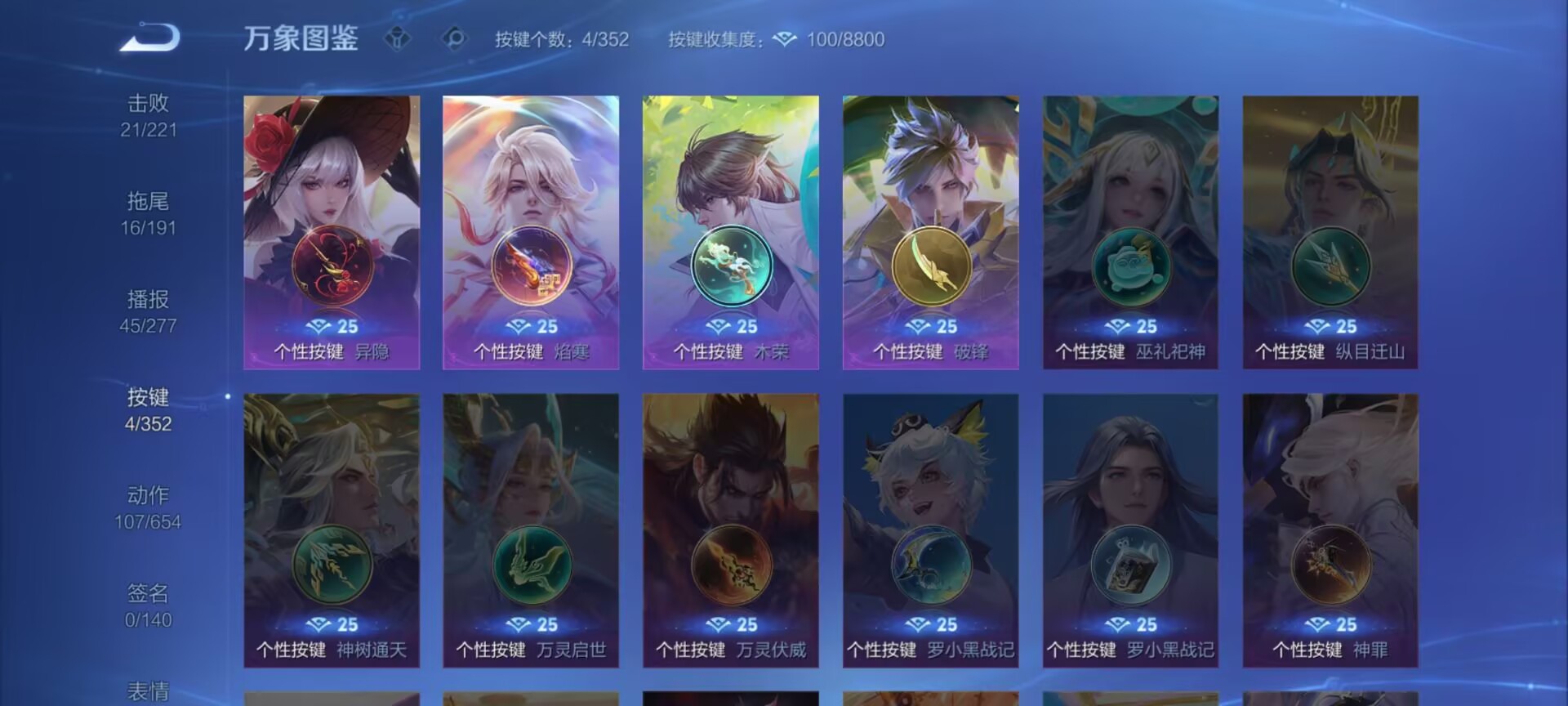The image size is (1568, 706).
Task: Switch to the 拖尾 tab
Action: (x=148, y=213)
